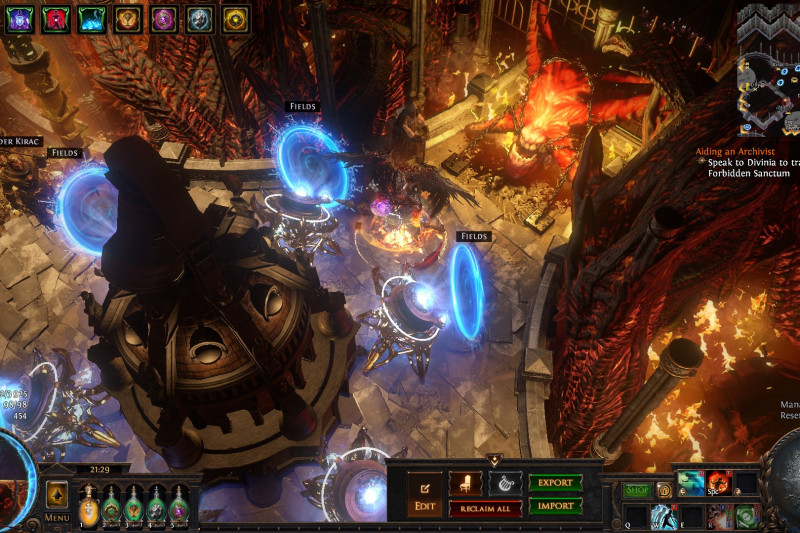Image resolution: width=800 pixels, height=533 pixels.
Task: Import a hideout layout
Action: click(555, 506)
